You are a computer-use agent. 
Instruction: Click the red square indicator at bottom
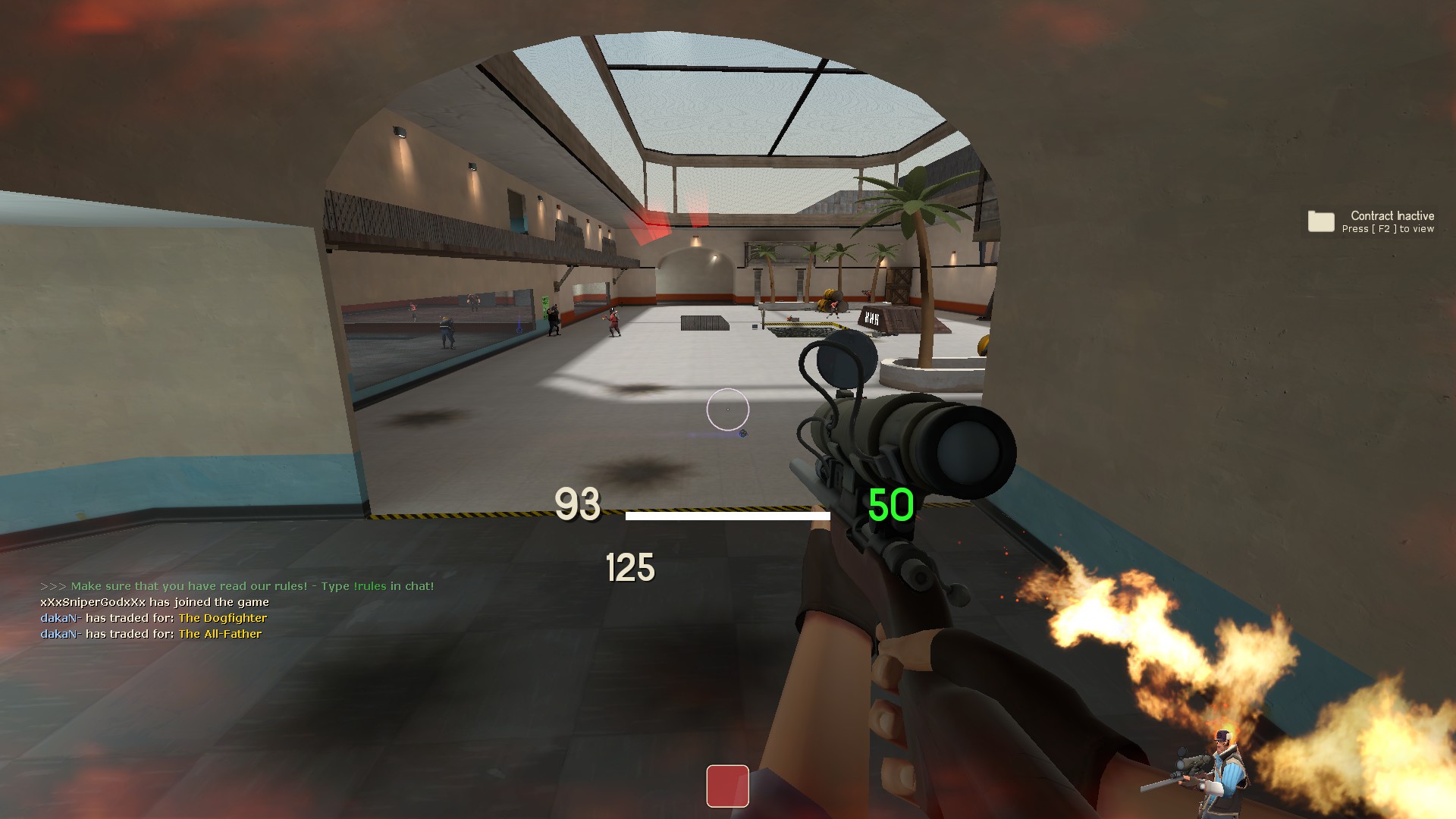coord(727,786)
